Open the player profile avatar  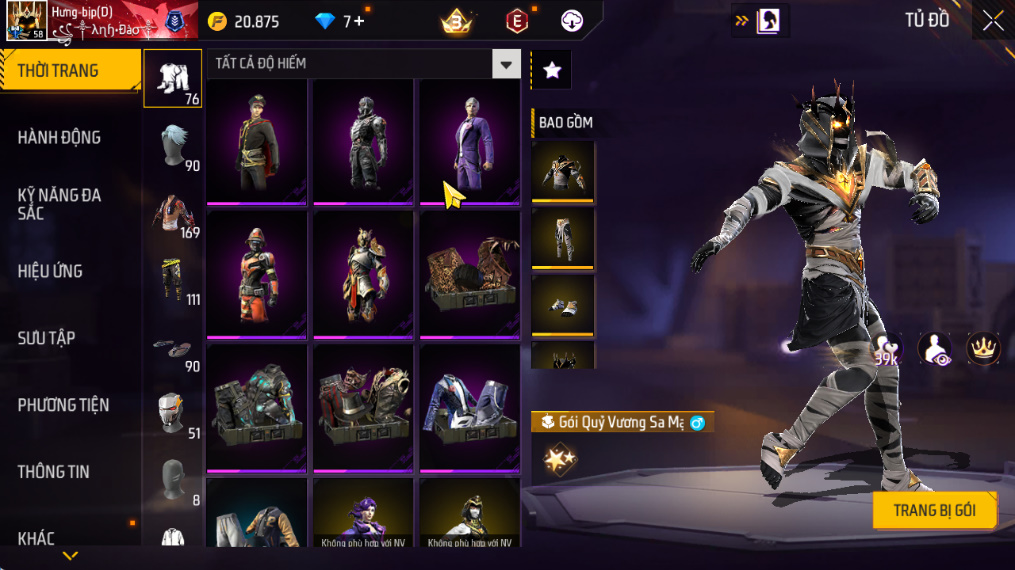click(x=25, y=21)
